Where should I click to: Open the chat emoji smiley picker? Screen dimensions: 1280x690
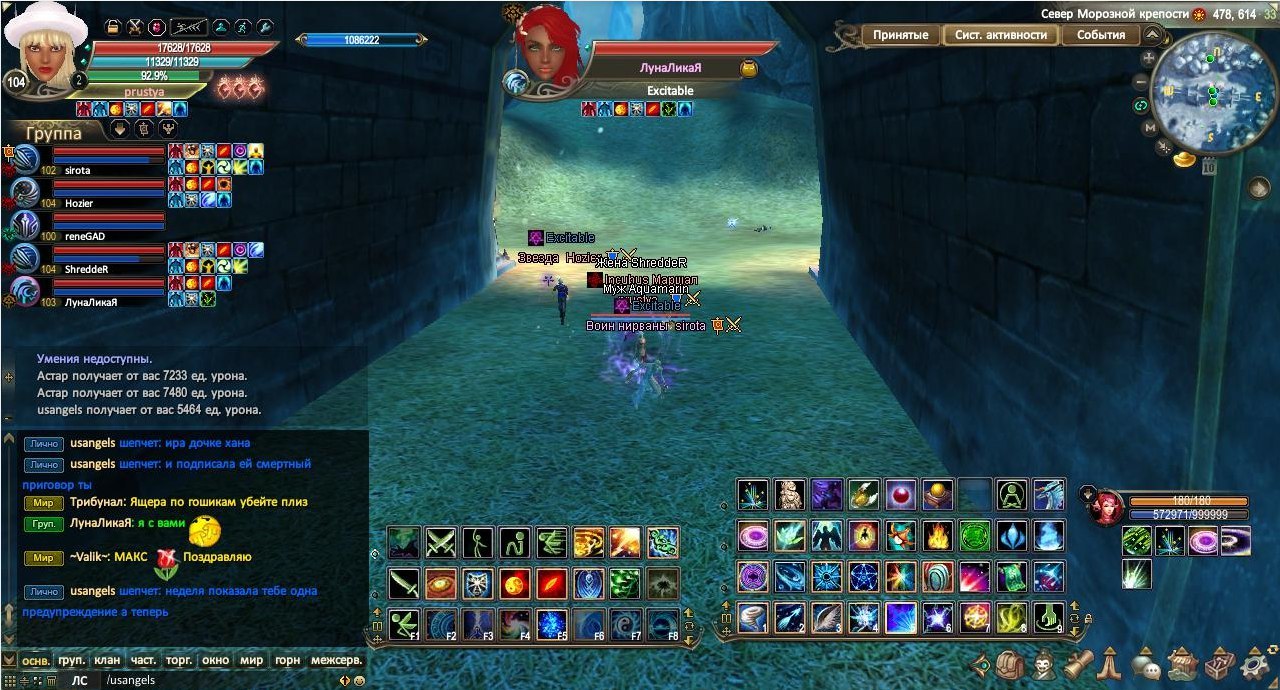pyautogui.click(x=359, y=681)
